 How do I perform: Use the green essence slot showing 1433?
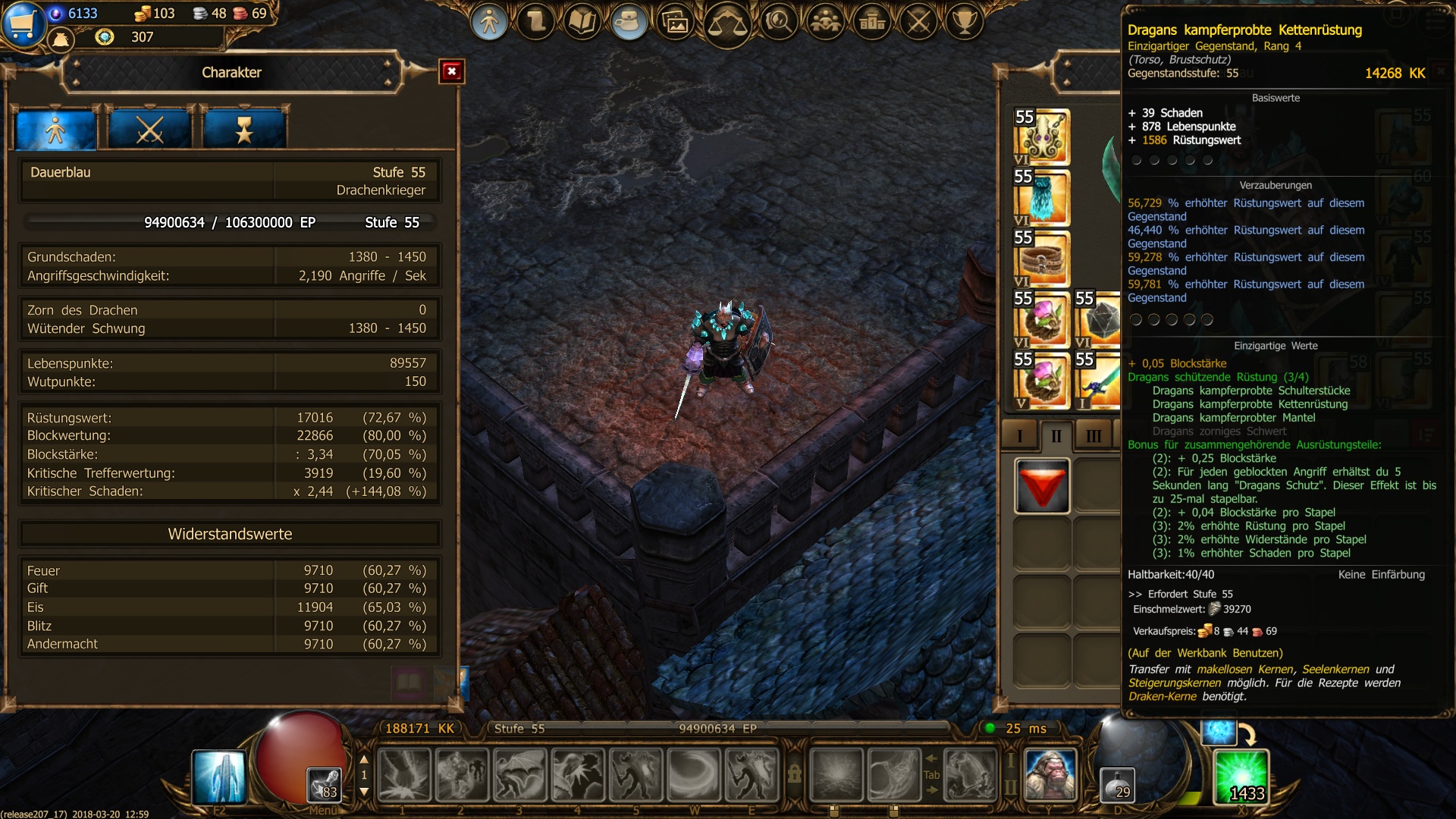[x=1241, y=776]
